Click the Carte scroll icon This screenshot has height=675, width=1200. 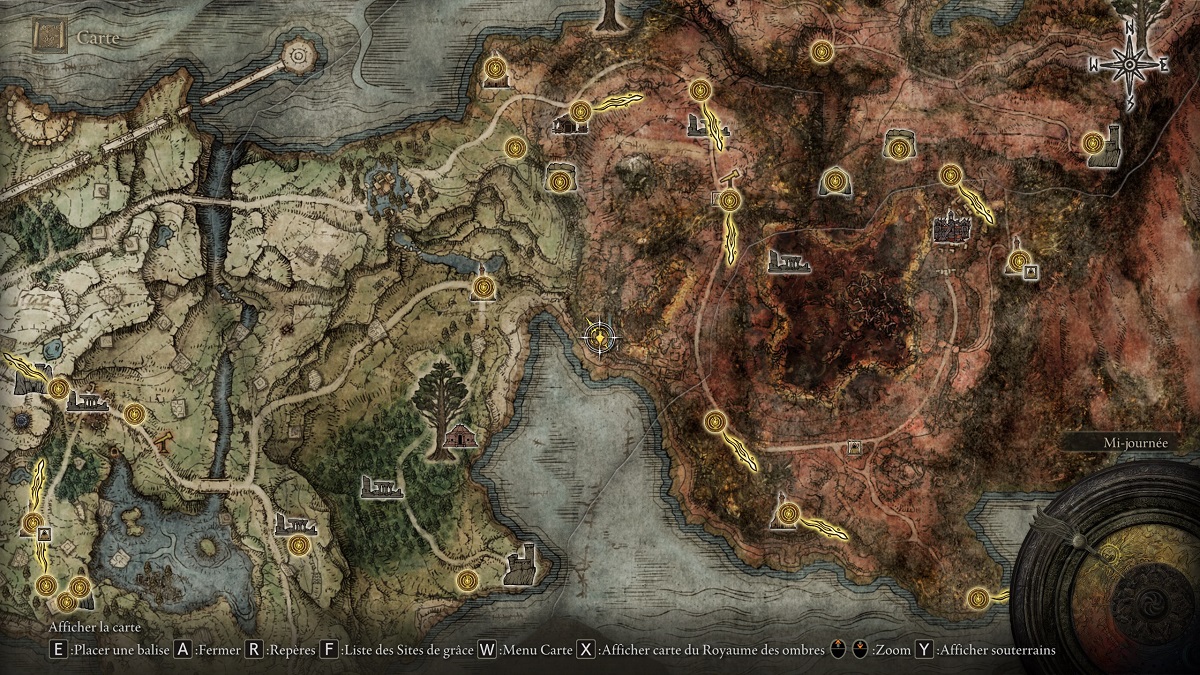pyautogui.click(x=48, y=36)
